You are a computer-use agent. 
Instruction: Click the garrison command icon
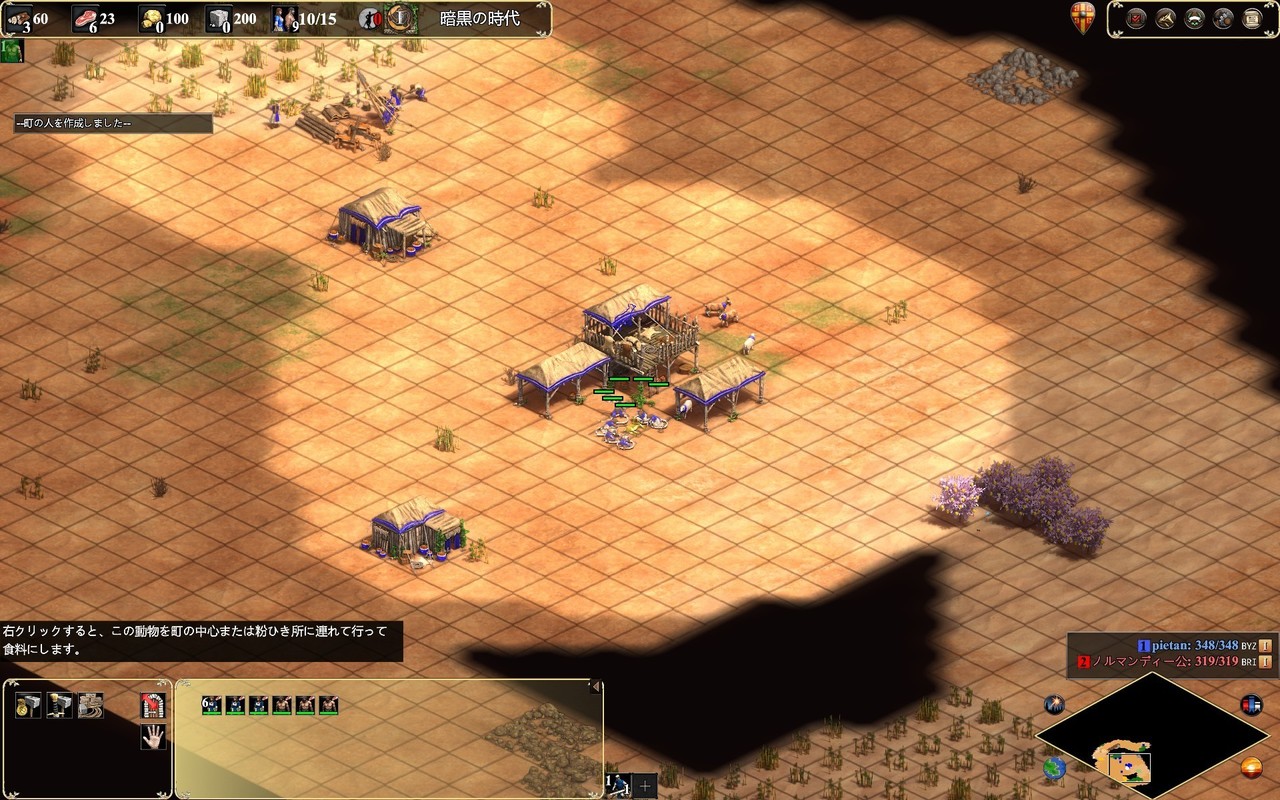[153, 706]
